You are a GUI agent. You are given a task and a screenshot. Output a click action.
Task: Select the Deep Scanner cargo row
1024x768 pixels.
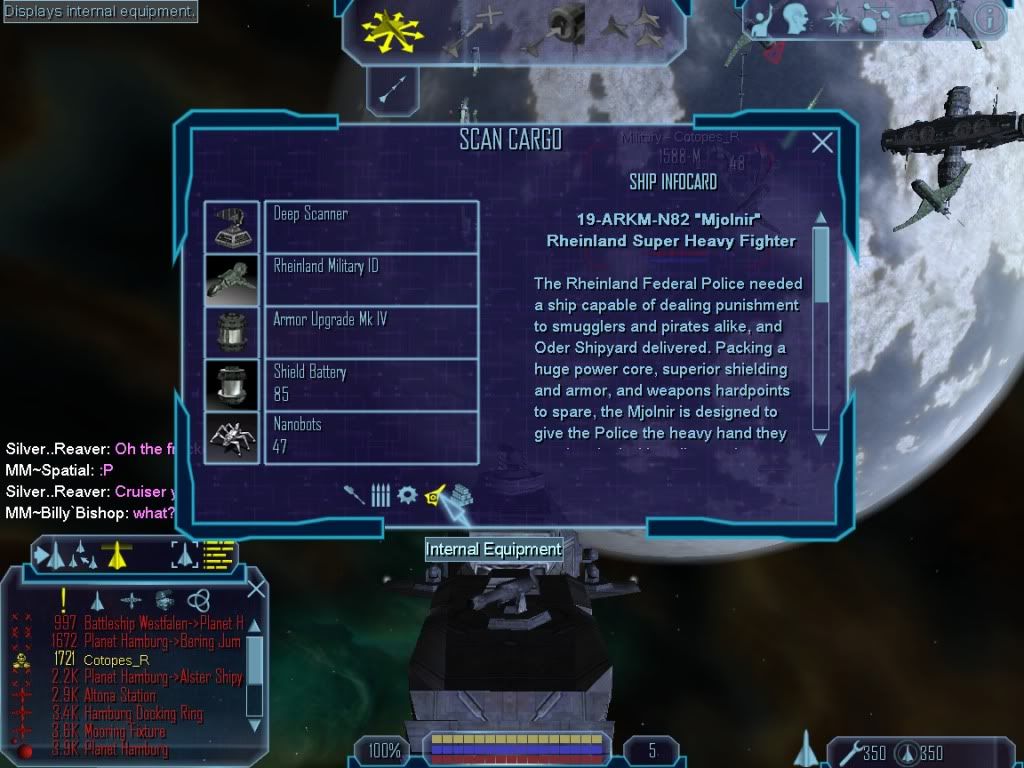coord(371,226)
